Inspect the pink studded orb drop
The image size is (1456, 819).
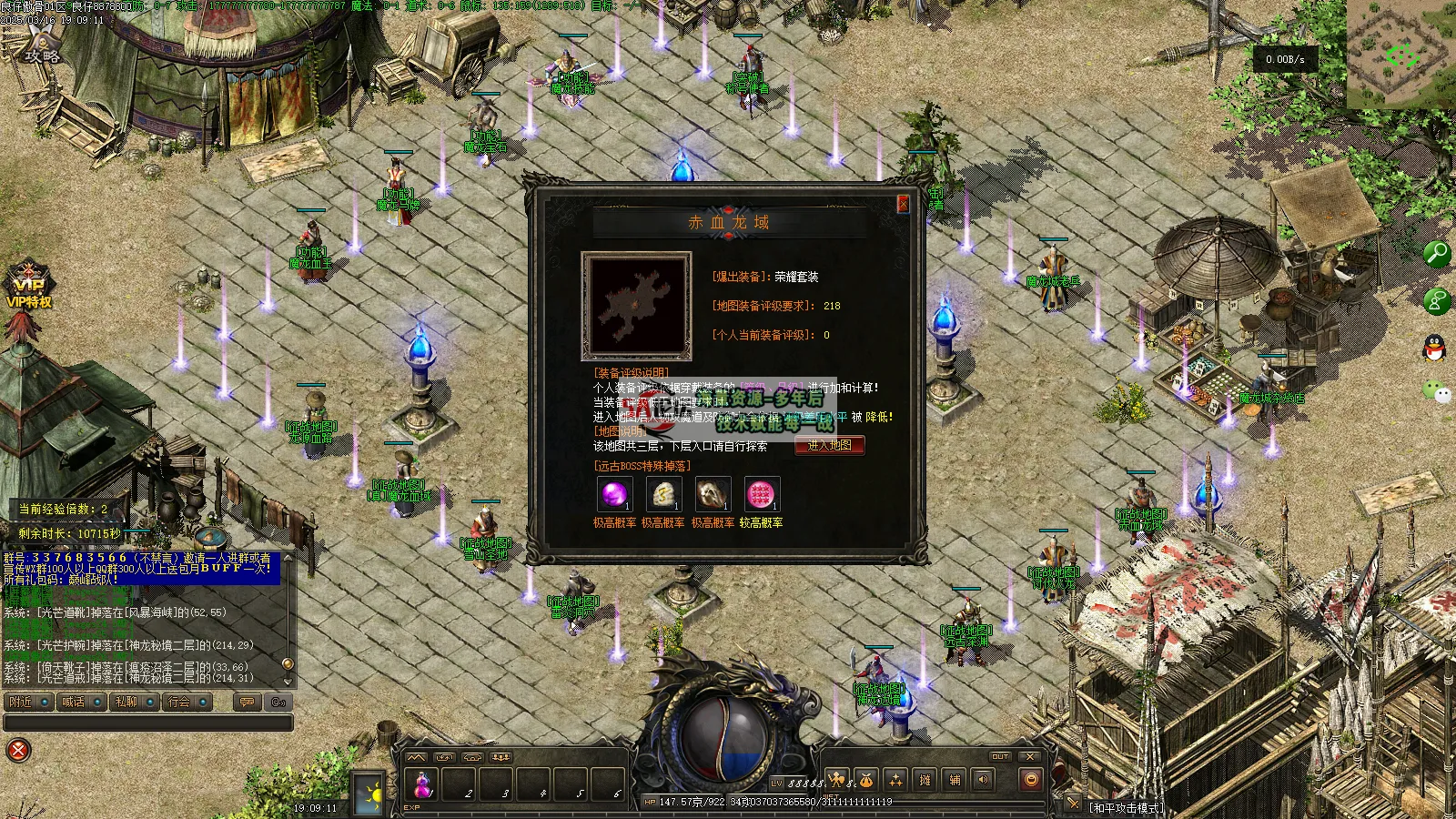tap(761, 495)
